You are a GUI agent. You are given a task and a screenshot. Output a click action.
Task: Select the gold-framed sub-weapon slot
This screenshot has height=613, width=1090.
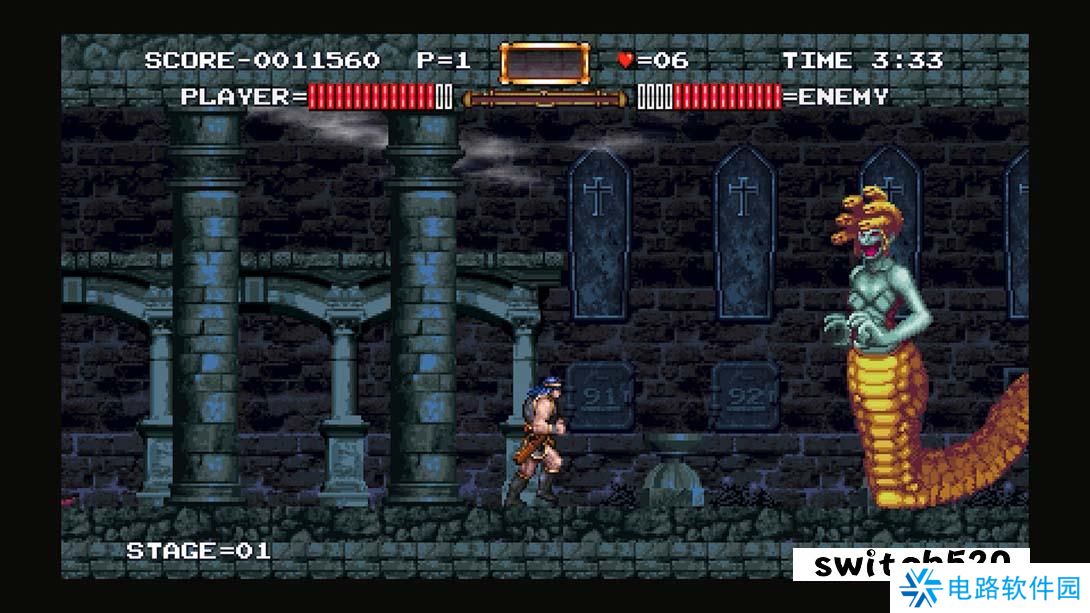[543, 62]
